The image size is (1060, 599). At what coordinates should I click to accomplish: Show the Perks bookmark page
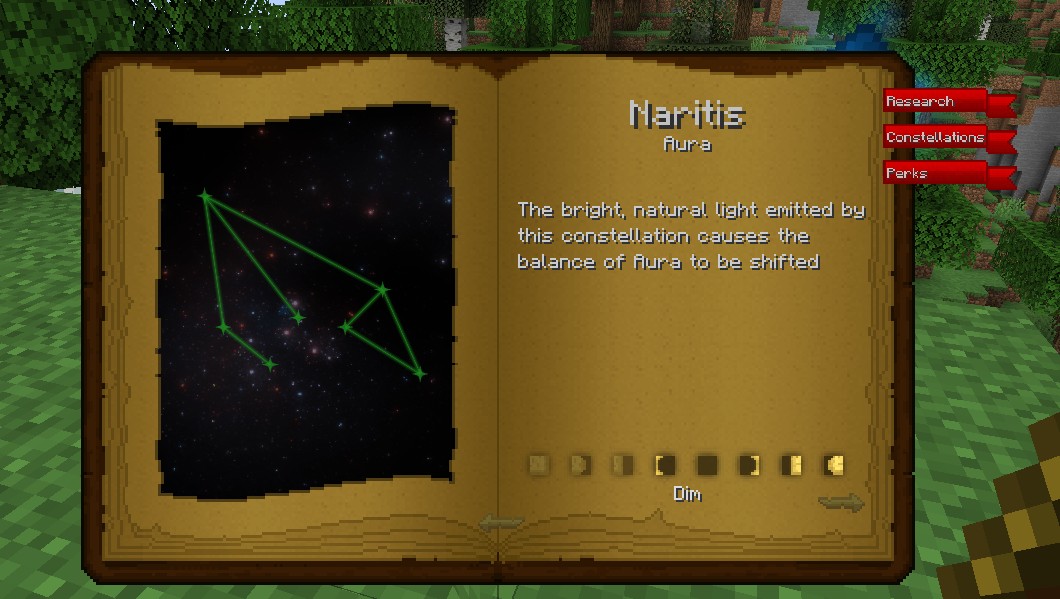(935, 174)
